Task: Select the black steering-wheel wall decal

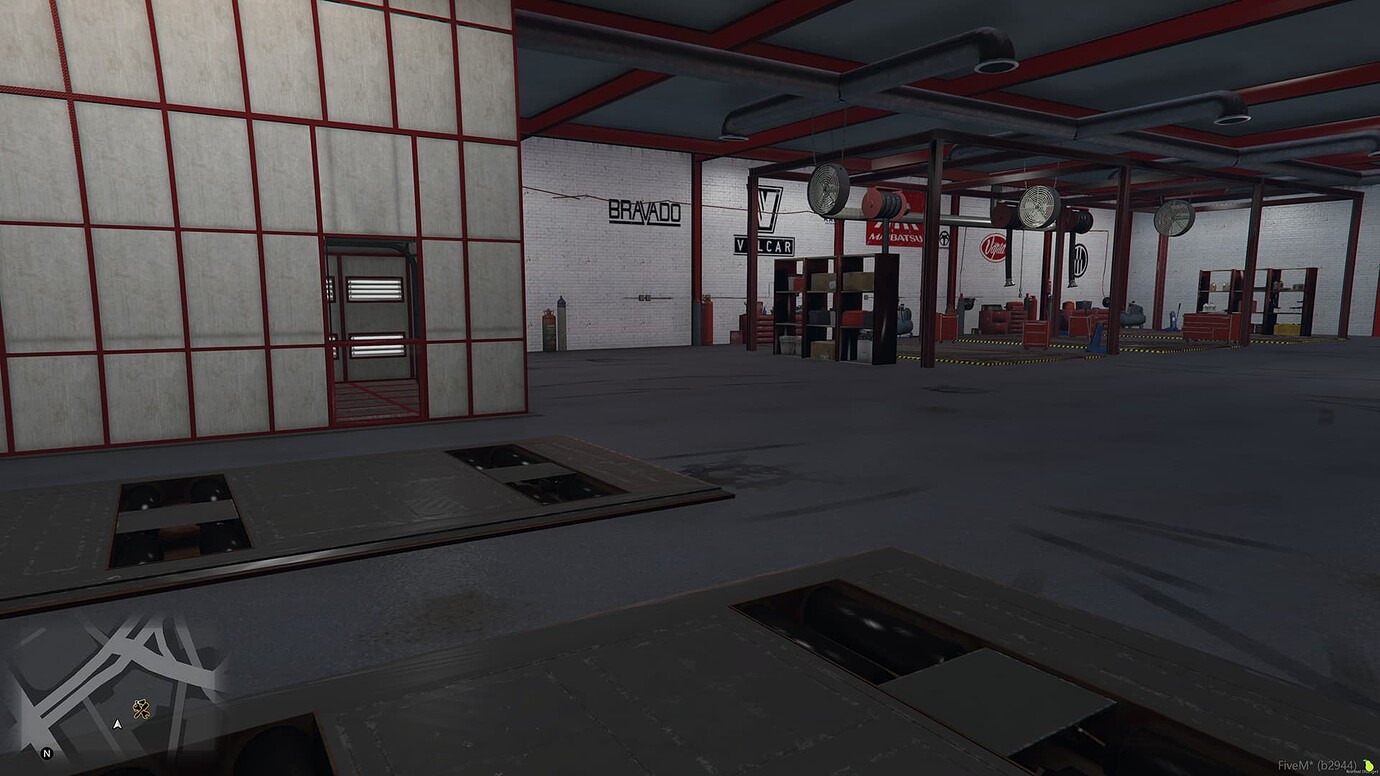Action: click(x=942, y=241)
